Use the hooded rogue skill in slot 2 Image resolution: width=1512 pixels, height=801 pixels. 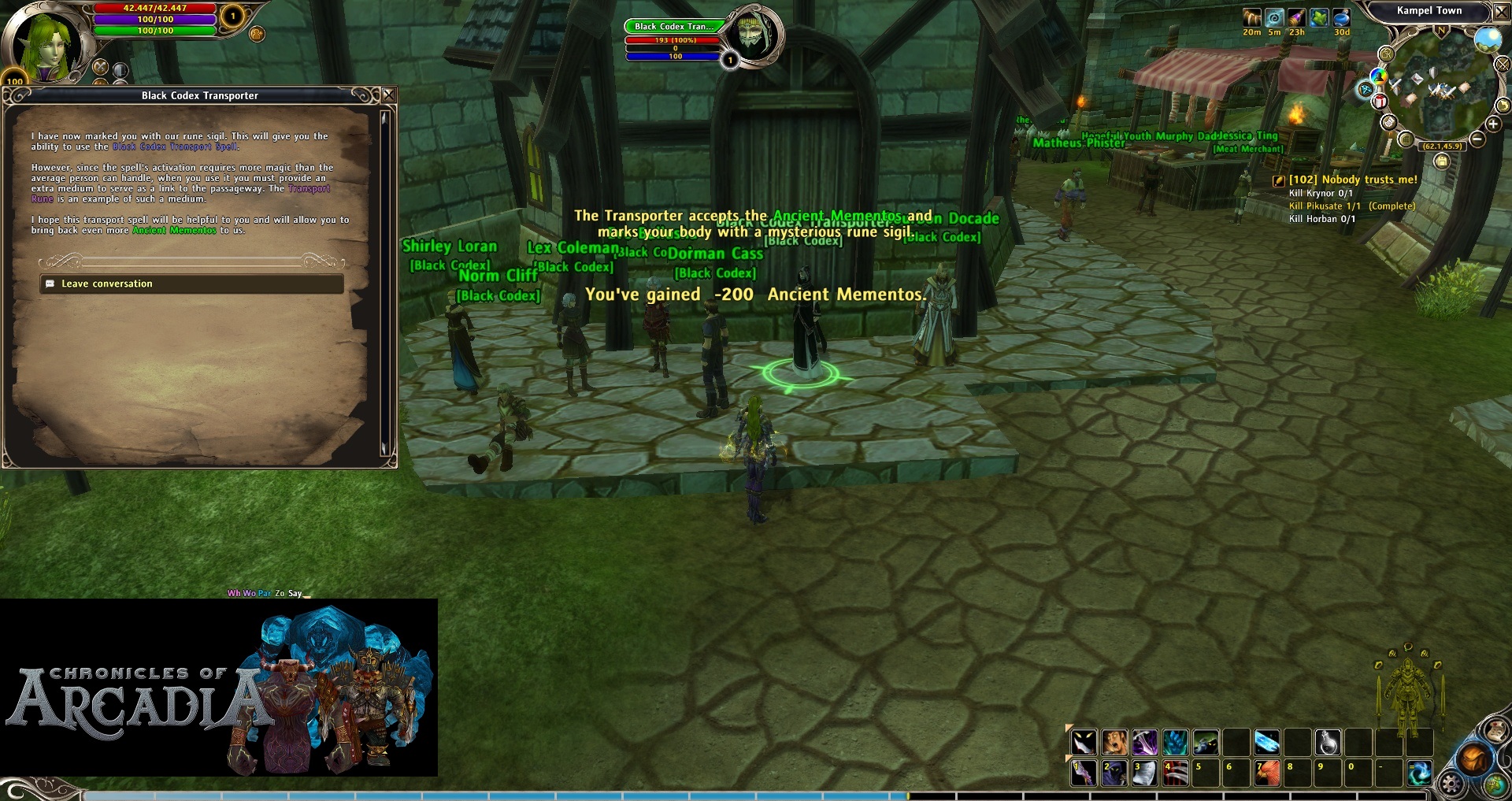1114,773
